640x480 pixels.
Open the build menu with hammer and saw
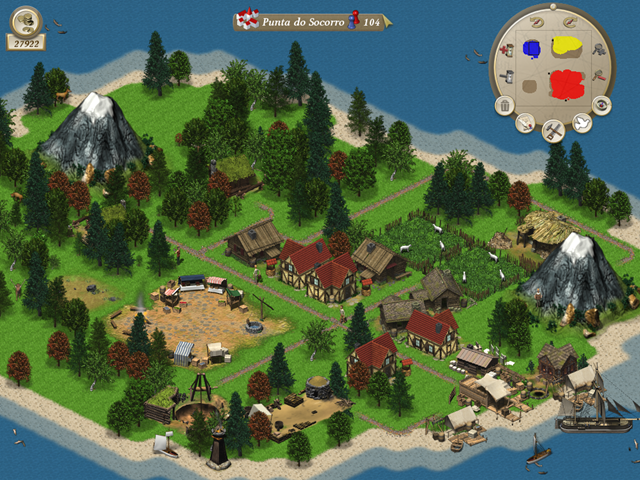551,130
